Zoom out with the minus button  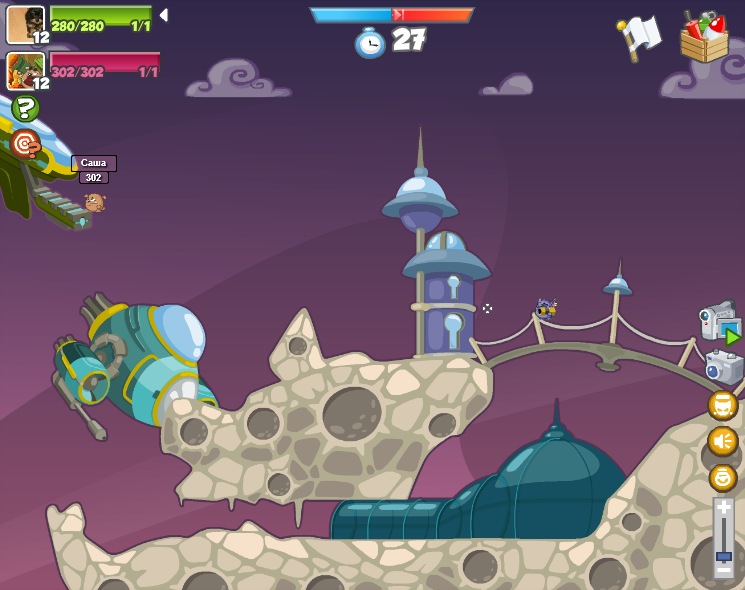click(x=723, y=570)
